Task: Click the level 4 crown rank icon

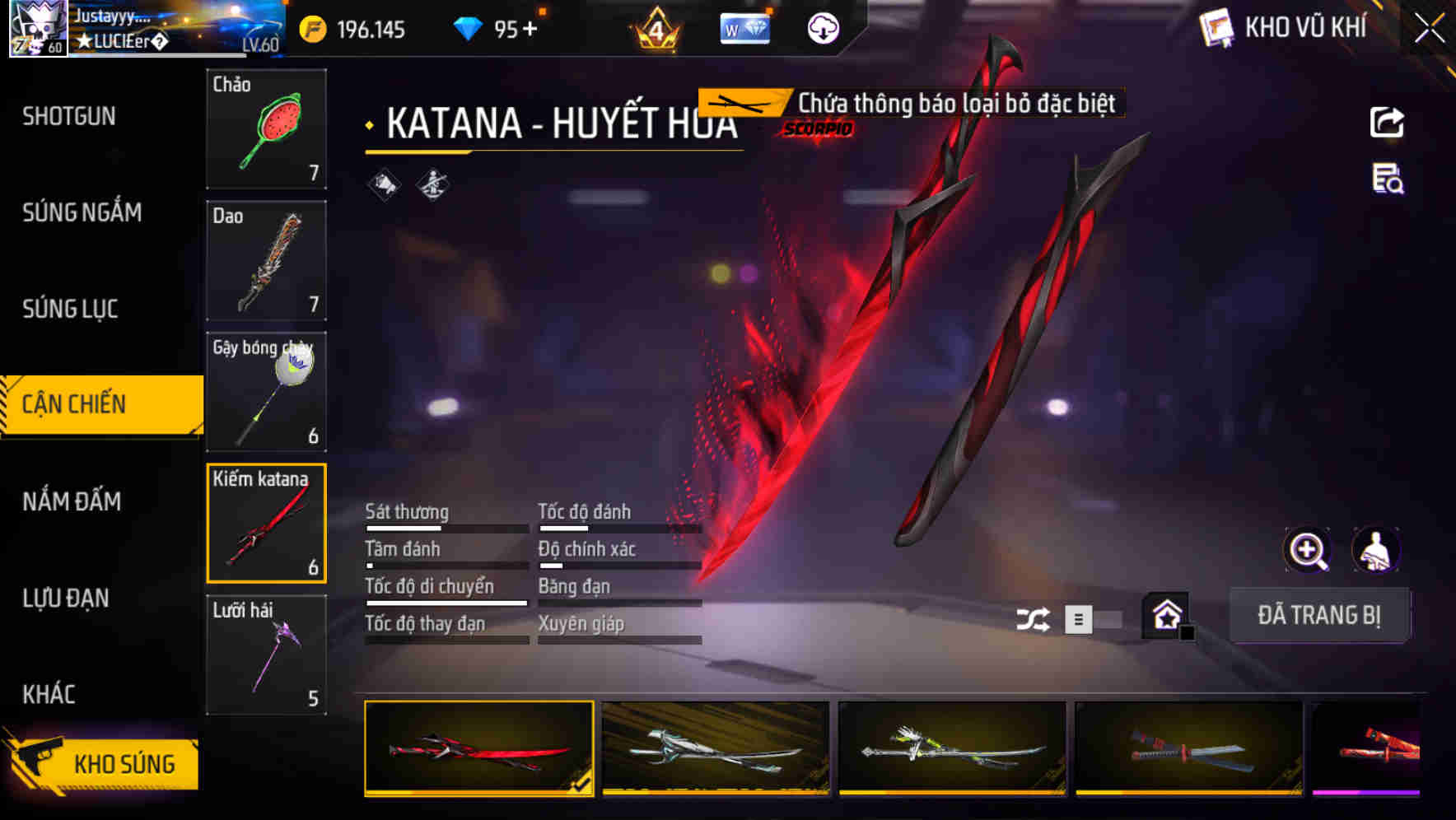Action: click(656, 30)
